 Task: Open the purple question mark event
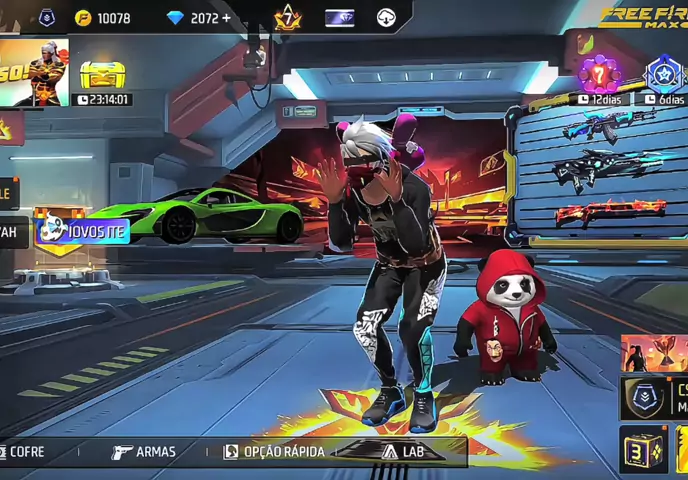click(599, 73)
